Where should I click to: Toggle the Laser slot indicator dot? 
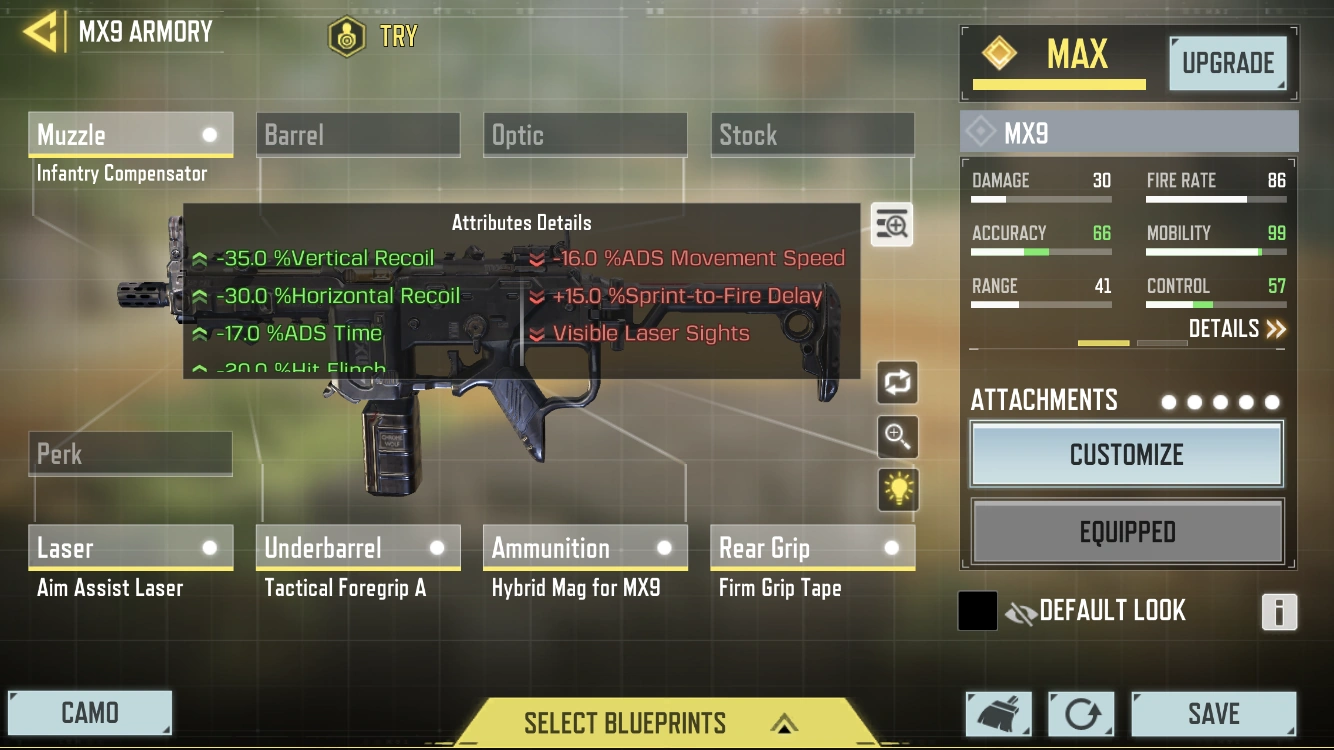[210, 548]
